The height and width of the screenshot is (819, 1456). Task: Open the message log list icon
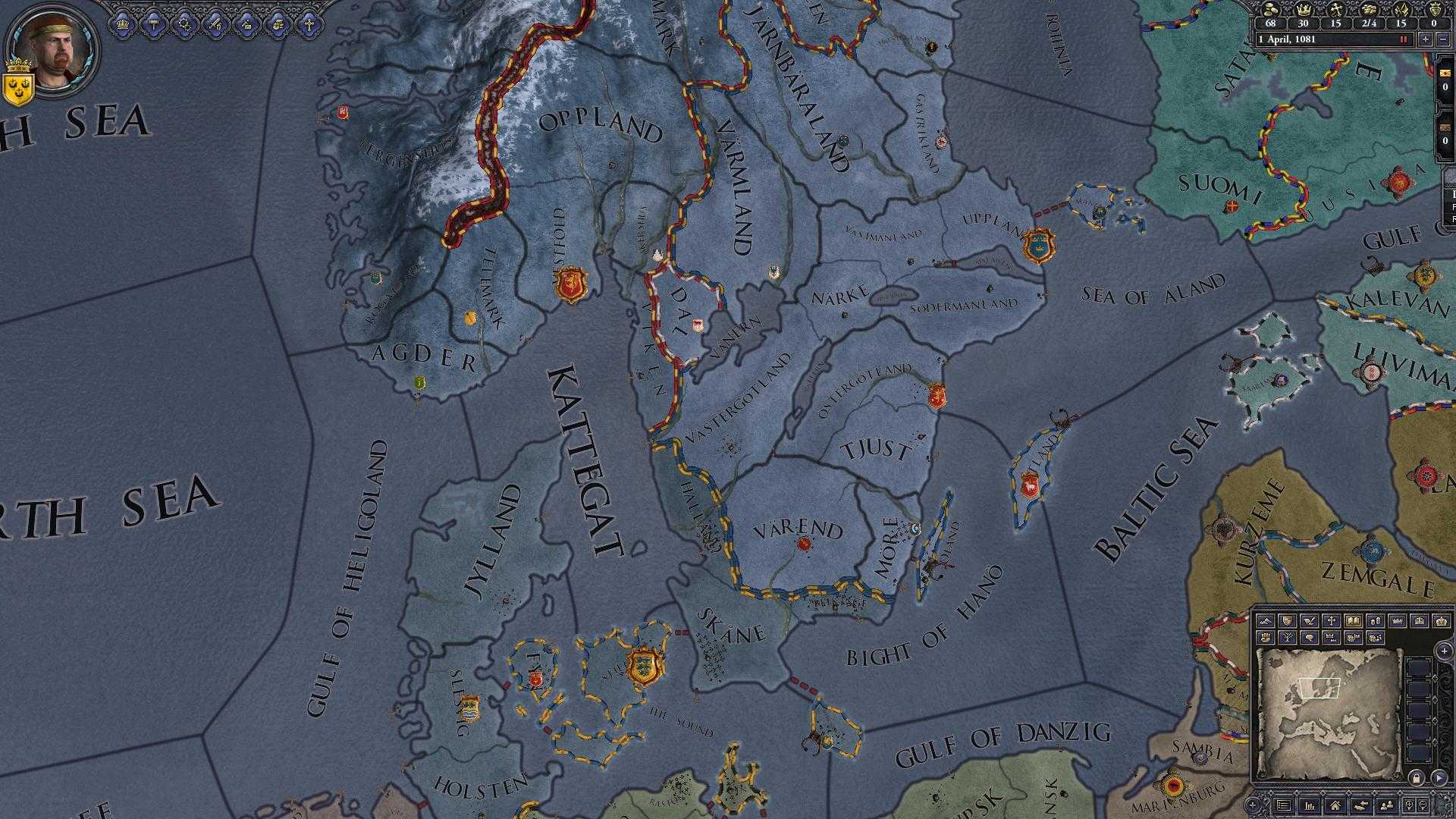pyautogui.click(x=1284, y=805)
